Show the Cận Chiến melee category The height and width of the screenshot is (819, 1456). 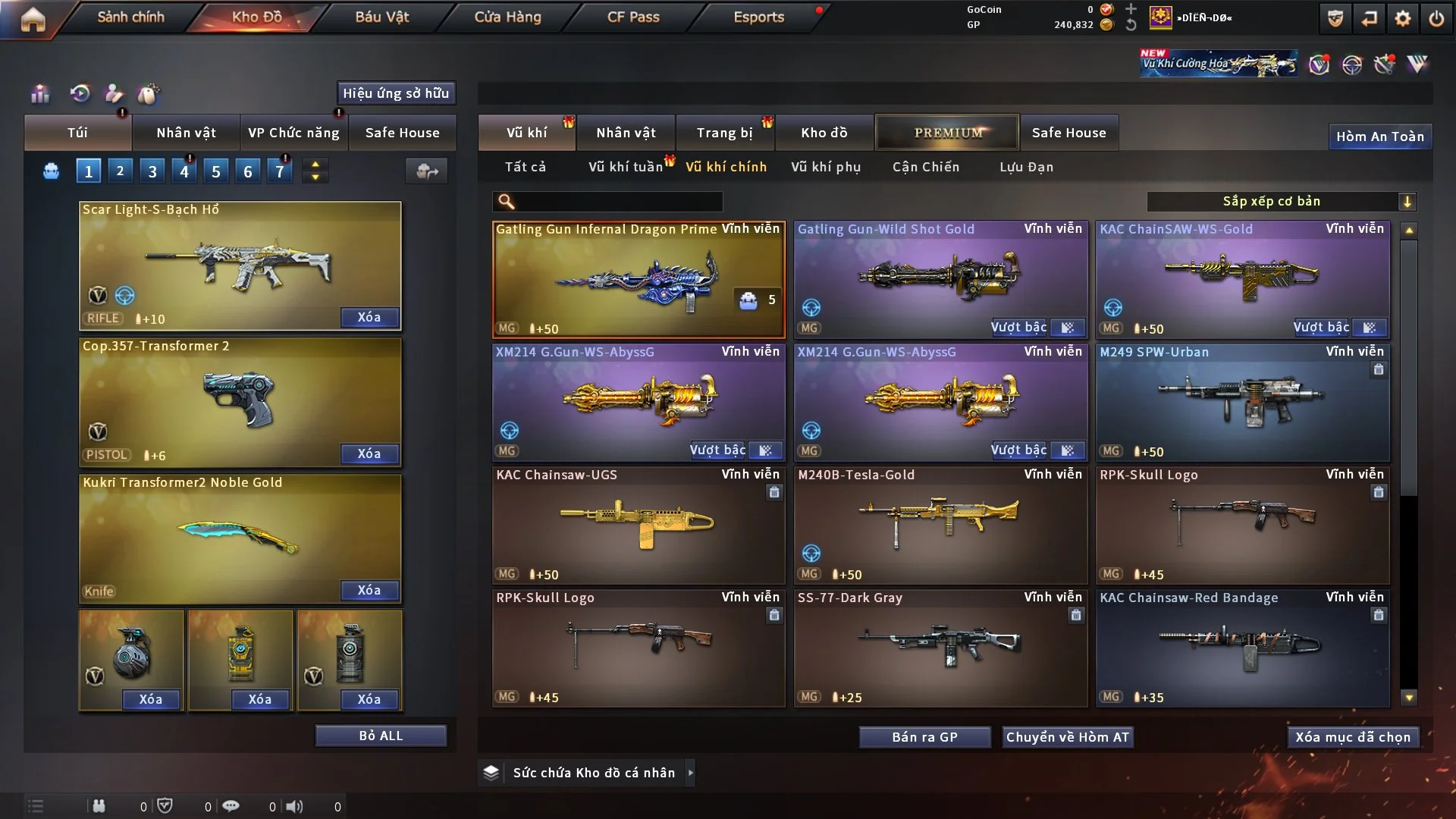(x=926, y=167)
